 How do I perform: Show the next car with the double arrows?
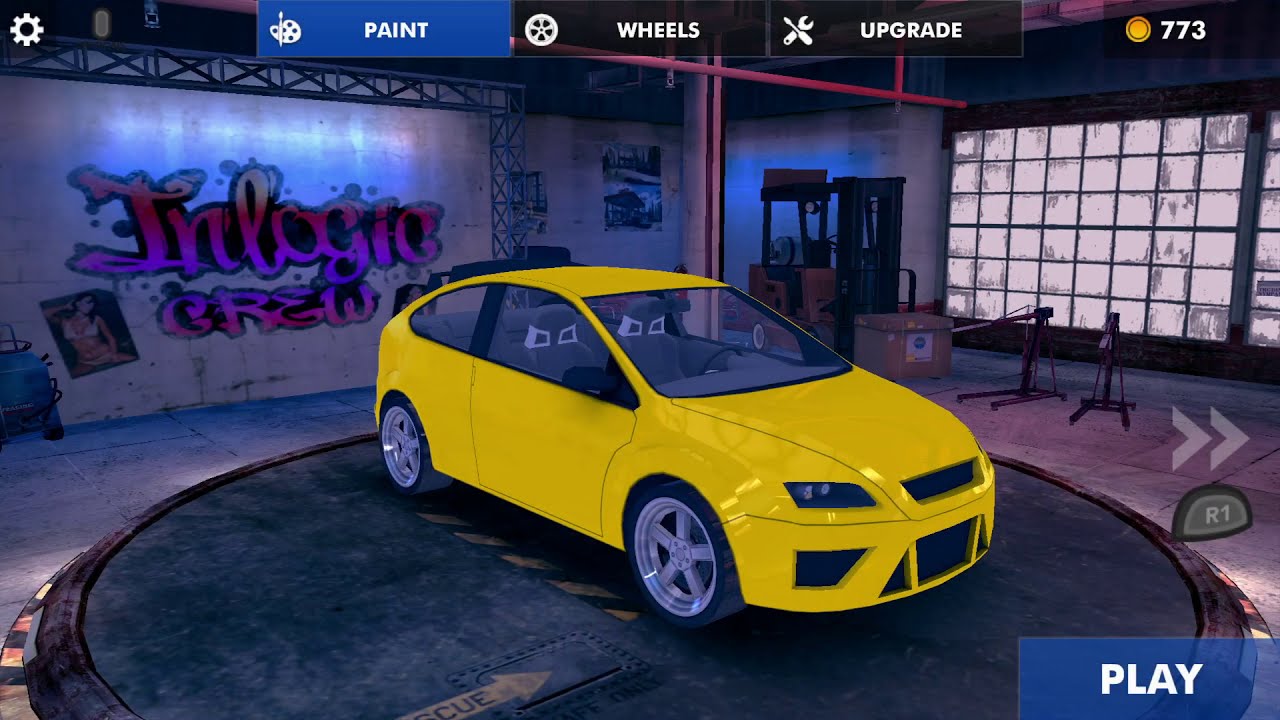[1210, 438]
